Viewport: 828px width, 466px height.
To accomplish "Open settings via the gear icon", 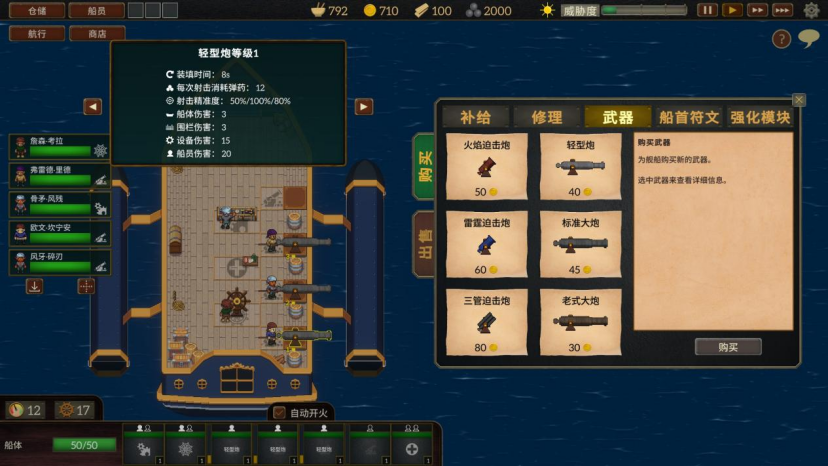I will (812, 11).
